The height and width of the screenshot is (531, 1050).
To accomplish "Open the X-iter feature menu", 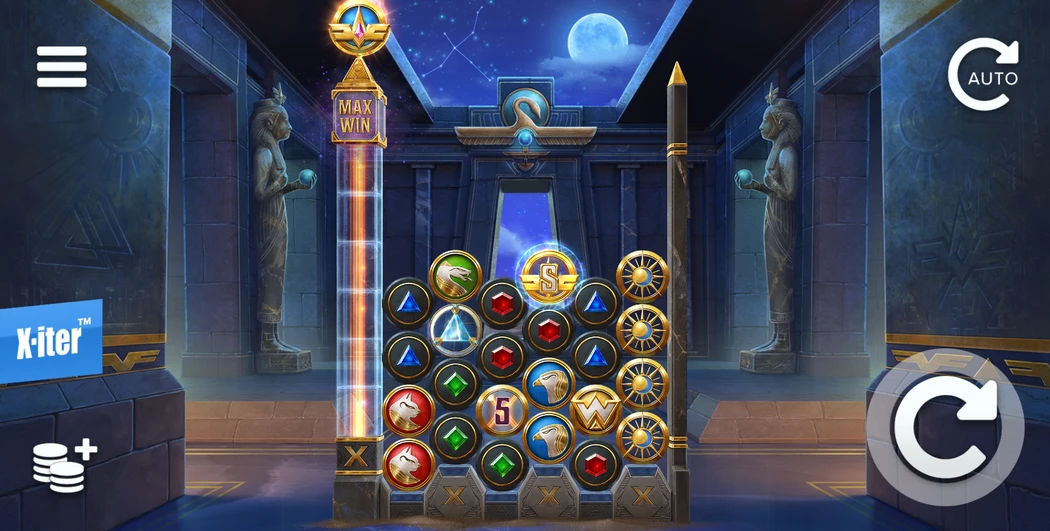I will (50, 342).
